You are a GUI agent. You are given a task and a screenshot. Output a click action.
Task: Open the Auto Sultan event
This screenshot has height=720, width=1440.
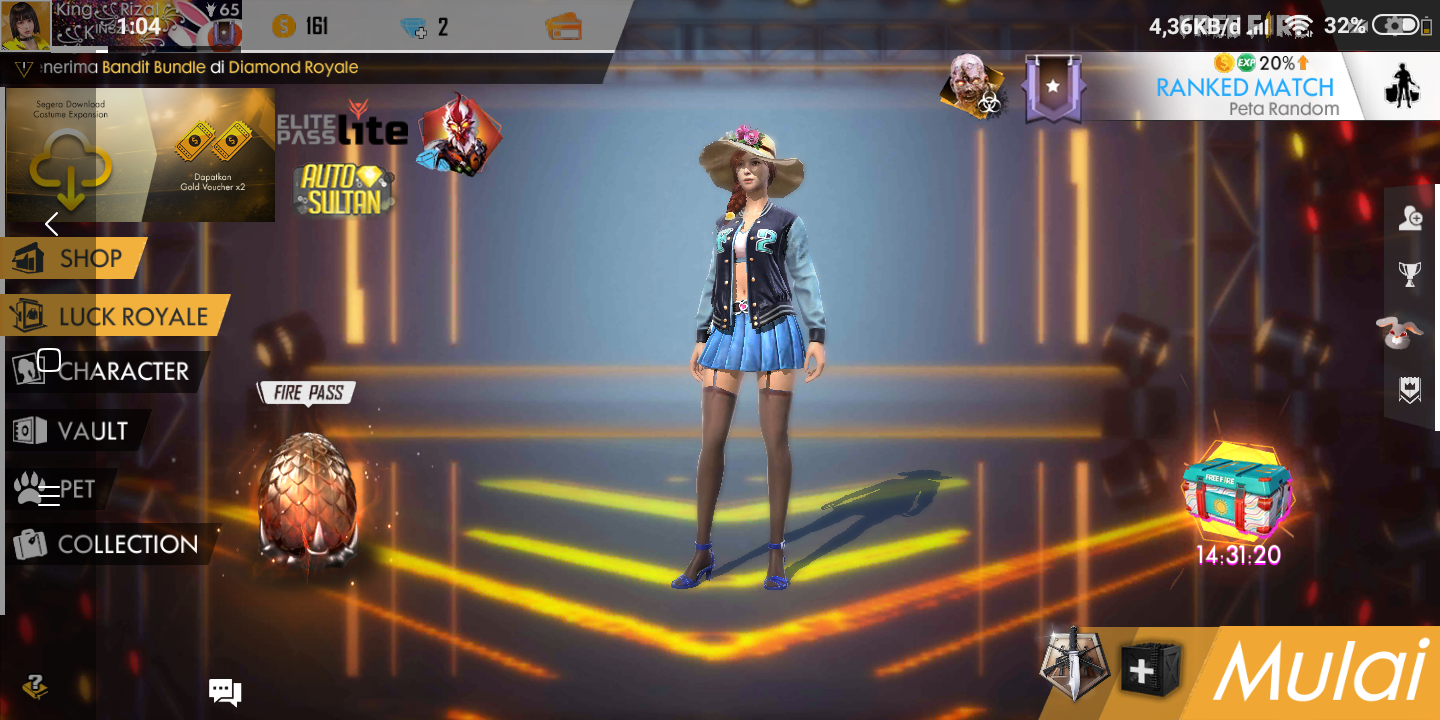tap(343, 189)
